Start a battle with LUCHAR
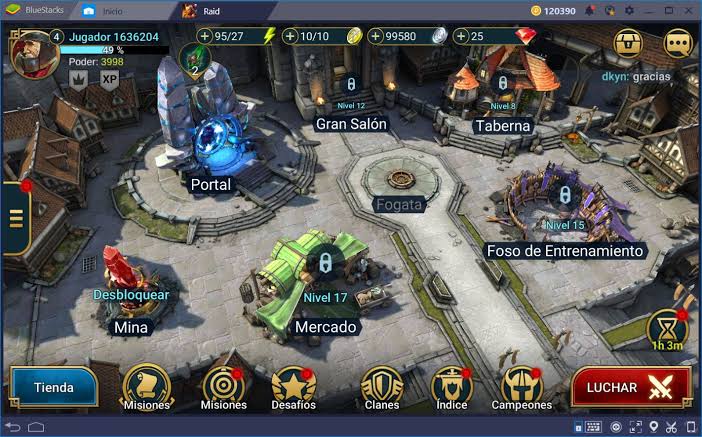The image size is (702, 437). click(630, 387)
